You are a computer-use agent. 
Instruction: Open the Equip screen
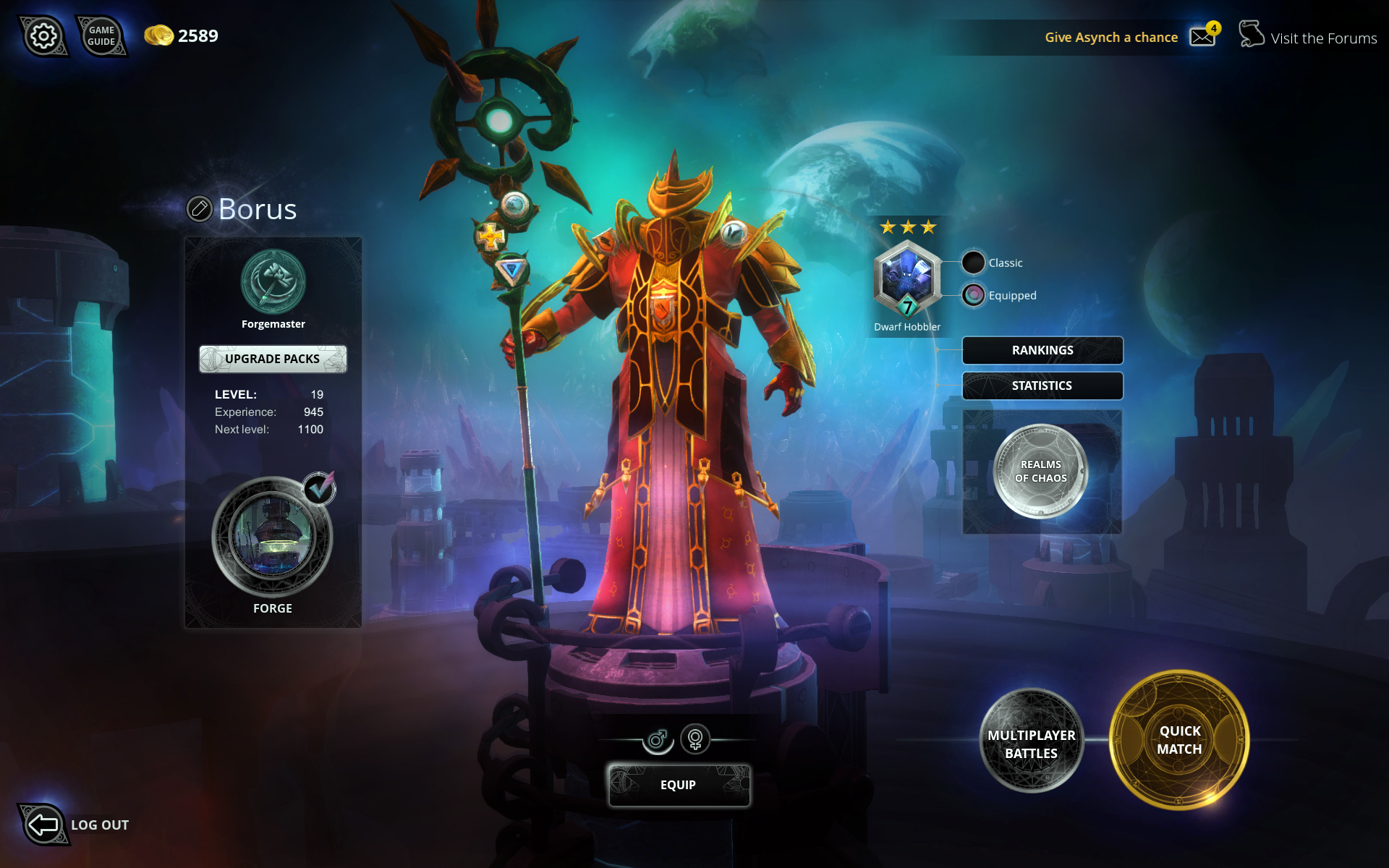[679, 785]
